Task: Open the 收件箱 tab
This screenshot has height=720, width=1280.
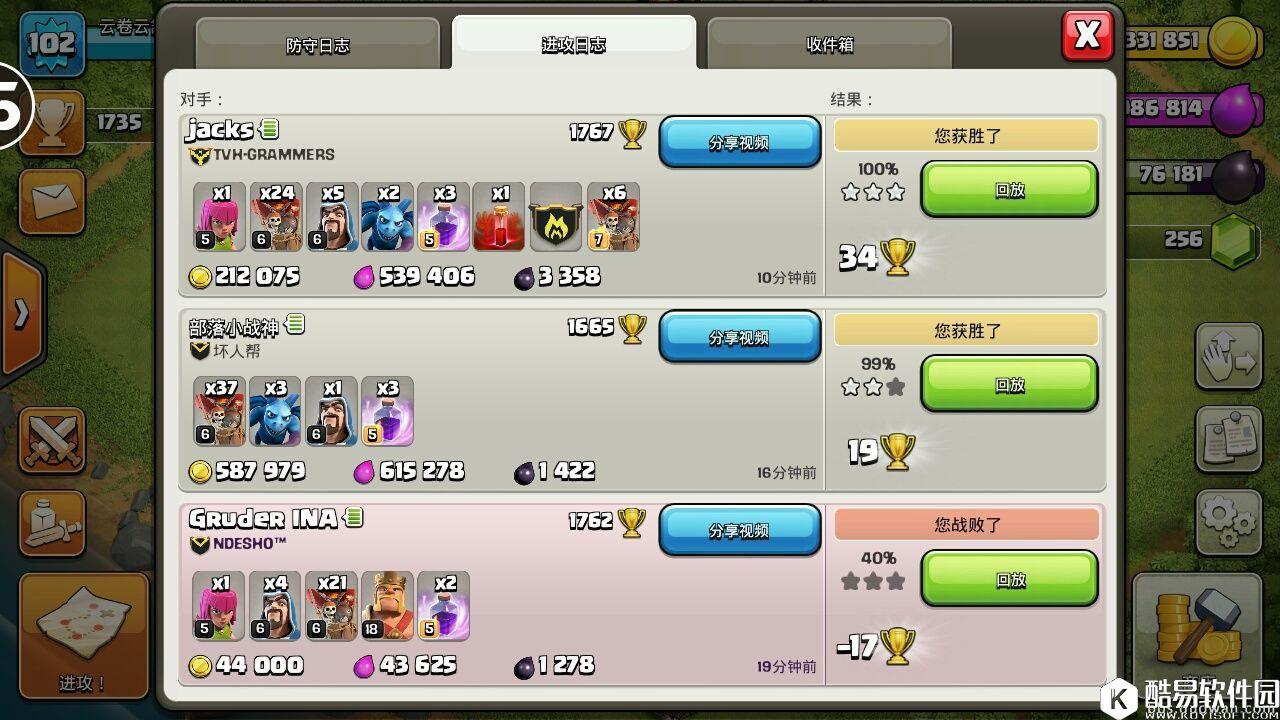Action: click(829, 45)
